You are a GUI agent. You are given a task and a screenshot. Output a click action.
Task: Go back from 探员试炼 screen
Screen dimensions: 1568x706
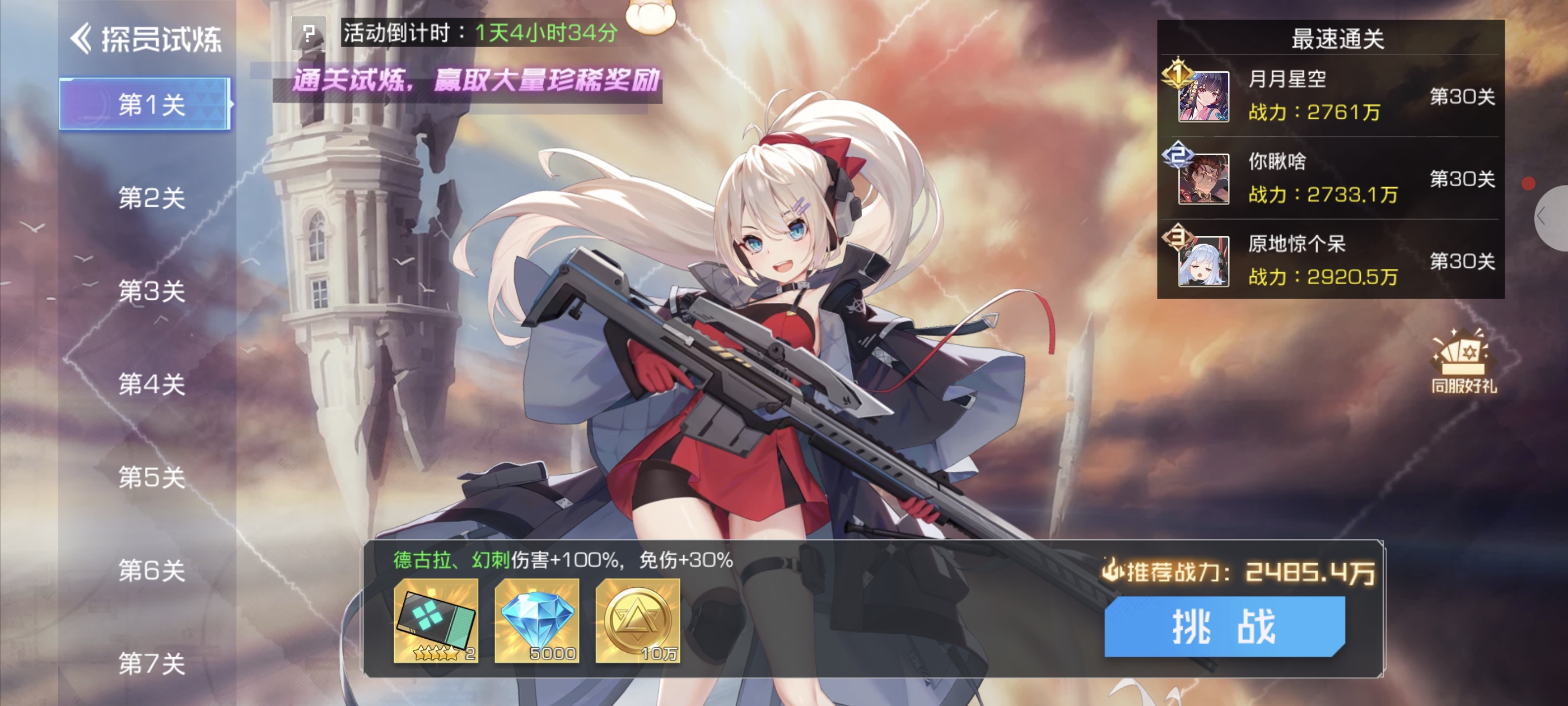click(x=82, y=39)
